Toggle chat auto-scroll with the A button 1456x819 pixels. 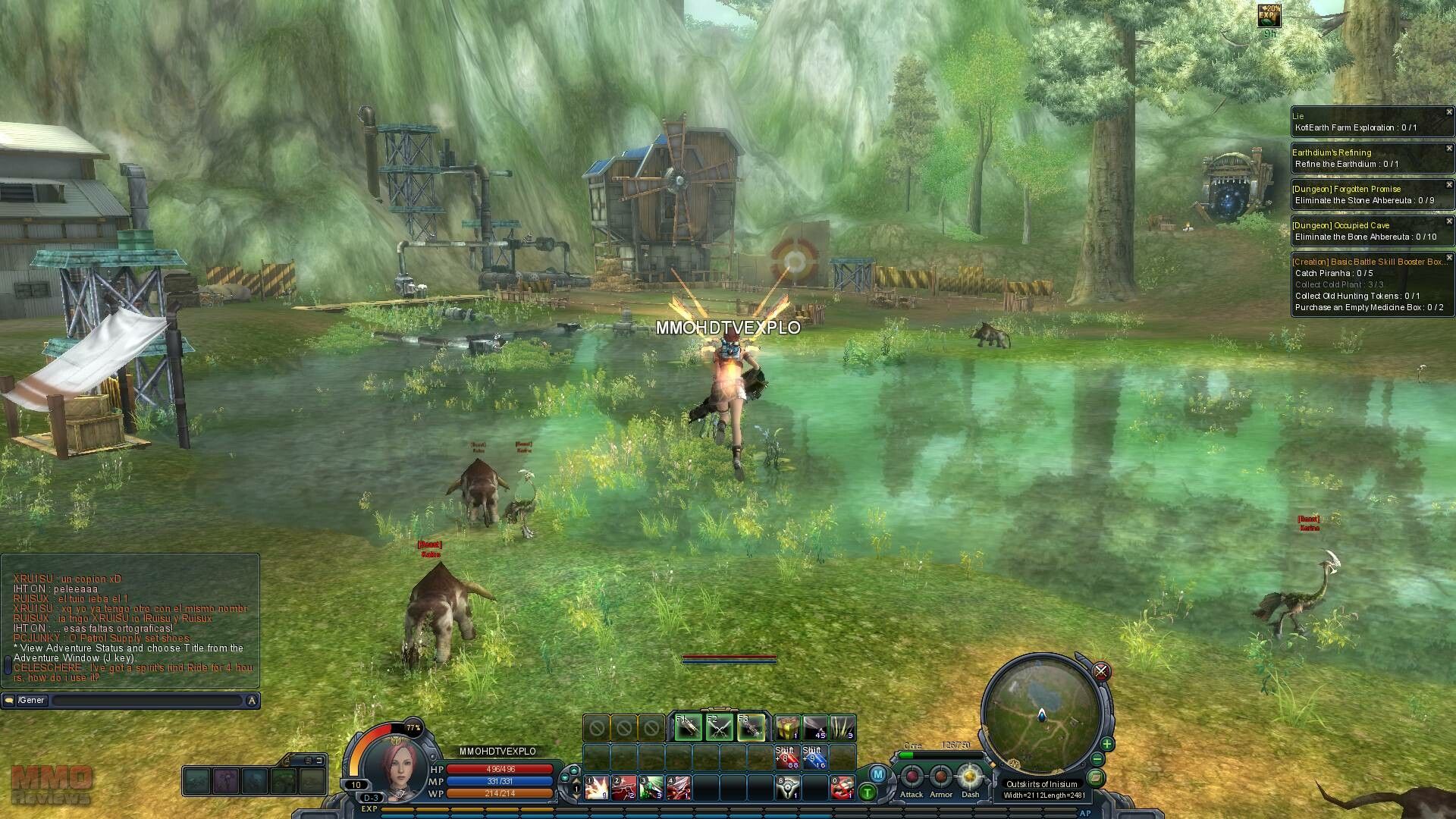(x=250, y=701)
